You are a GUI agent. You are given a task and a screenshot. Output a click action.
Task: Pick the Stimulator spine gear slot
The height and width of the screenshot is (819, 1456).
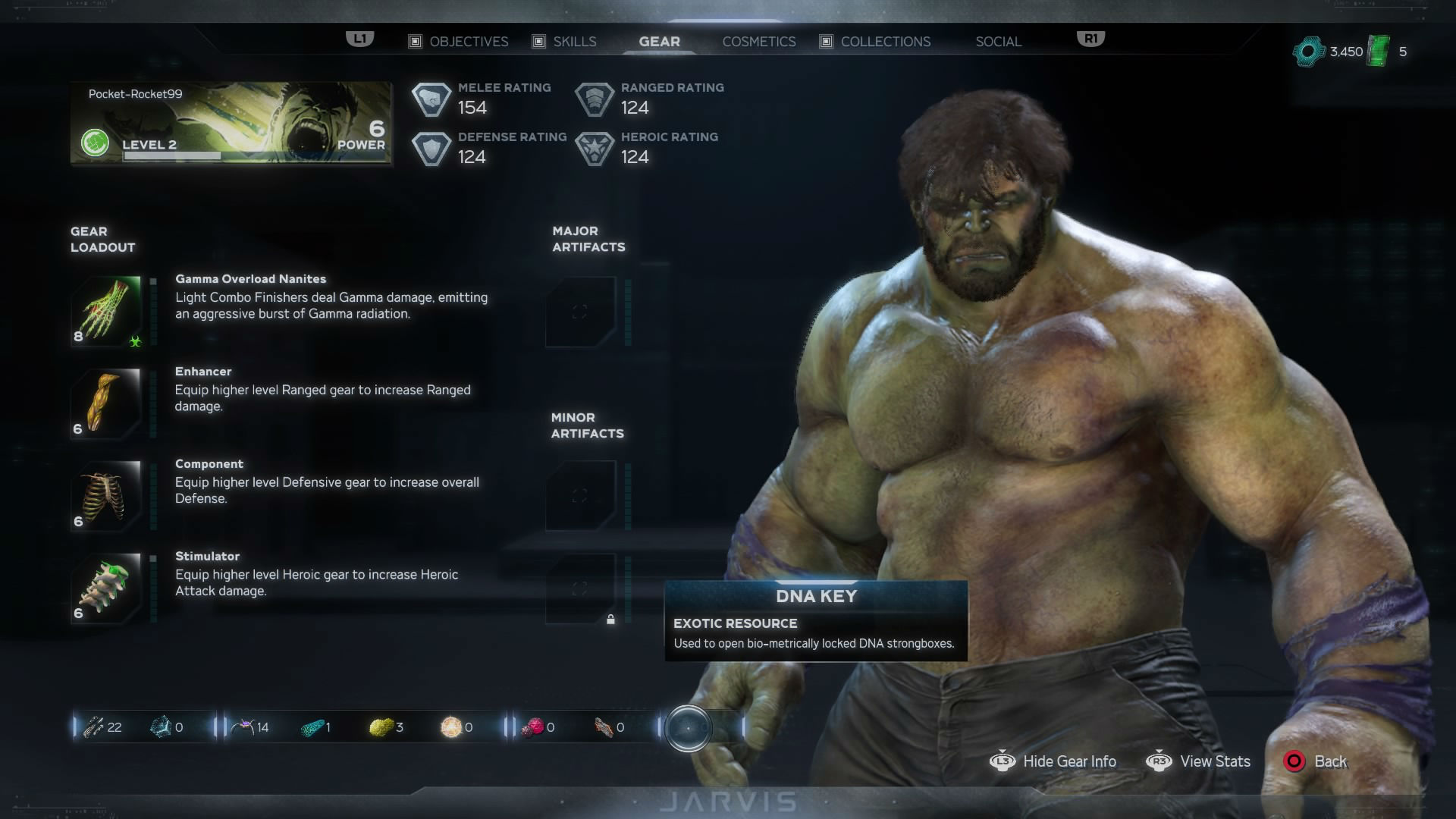pyautogui.click(x=107, y=588)
